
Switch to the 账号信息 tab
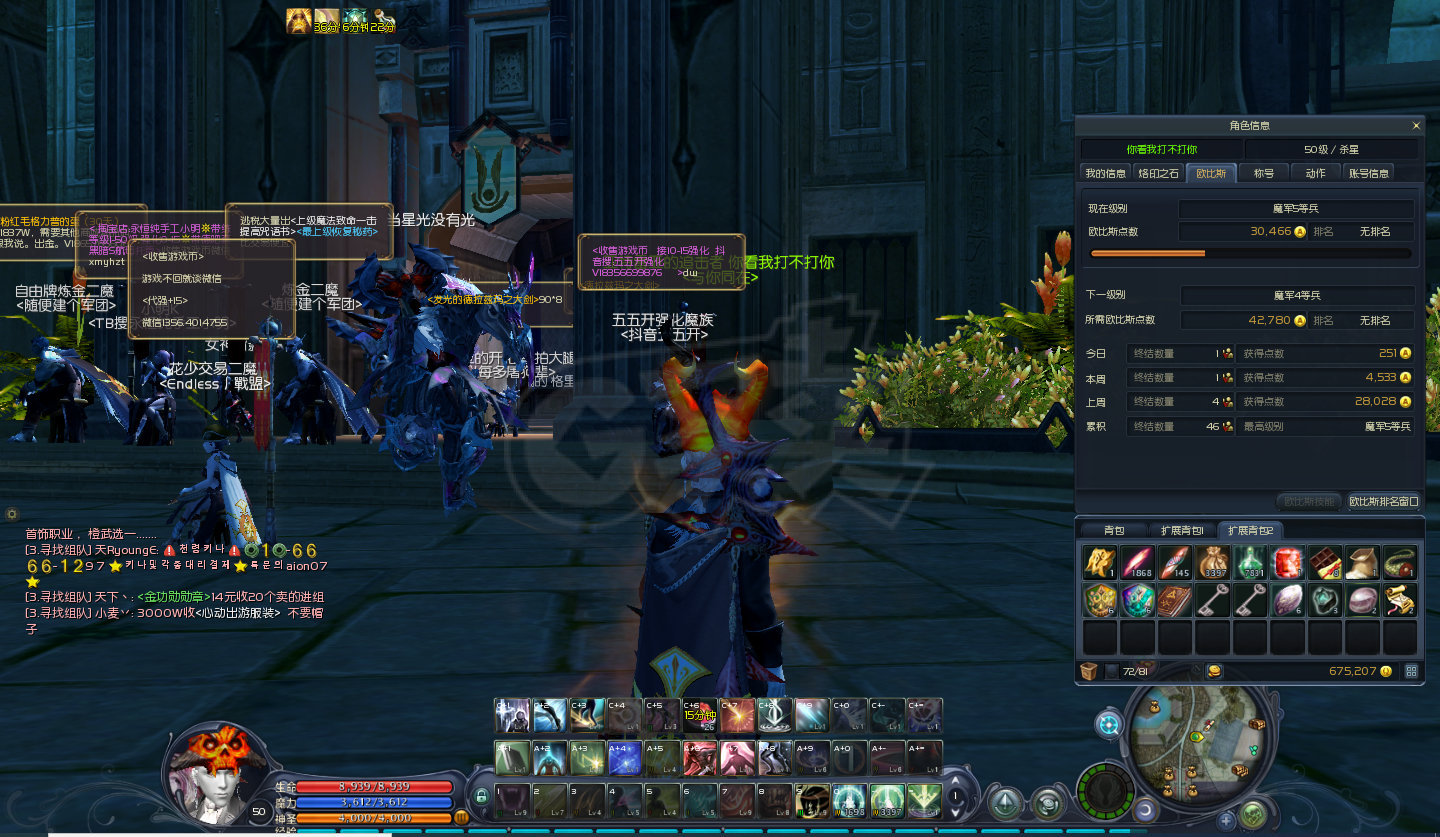pos(1369,173)
